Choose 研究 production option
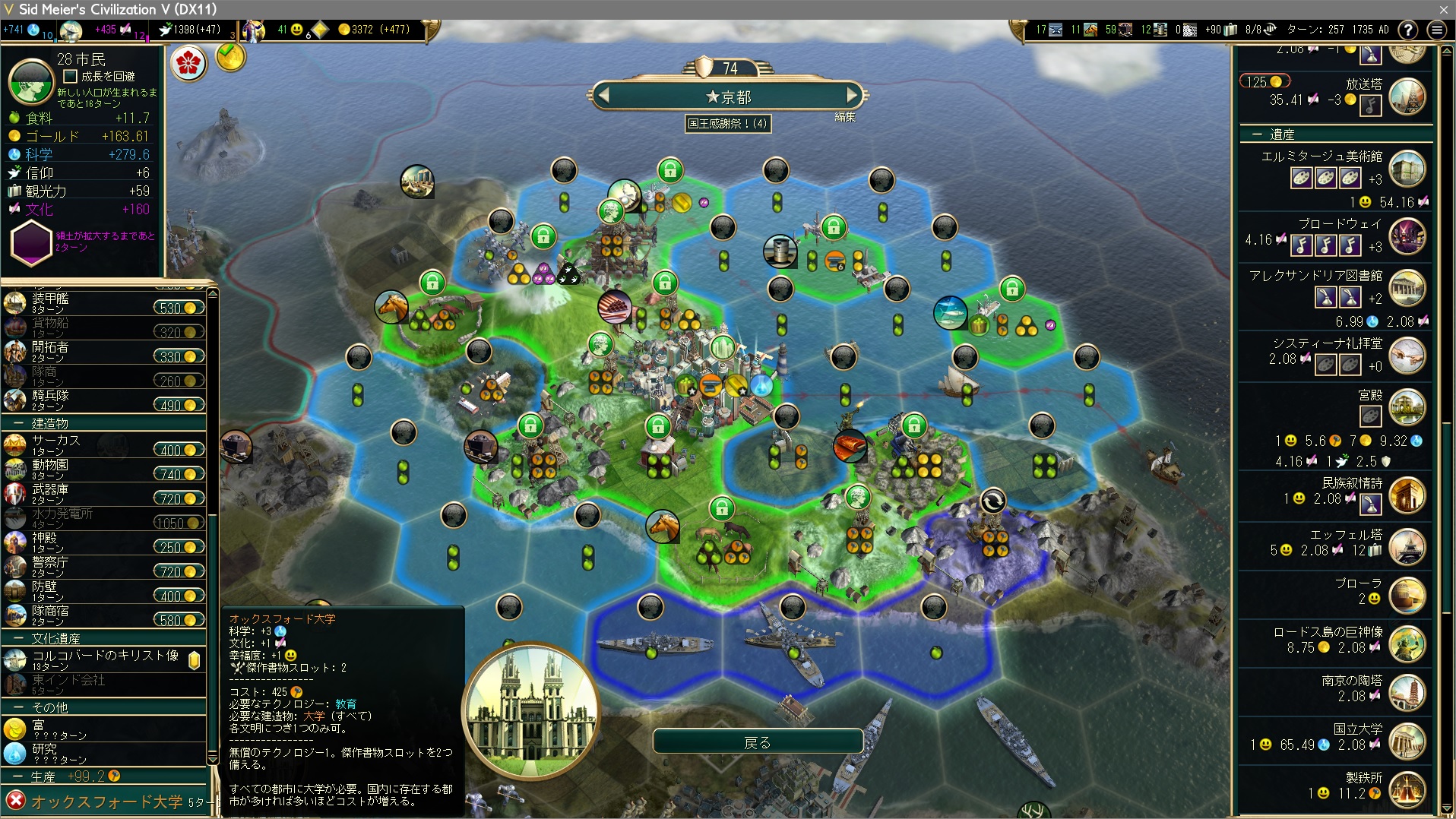This screenshot has width=1456, height=819. tap(46, 753)
